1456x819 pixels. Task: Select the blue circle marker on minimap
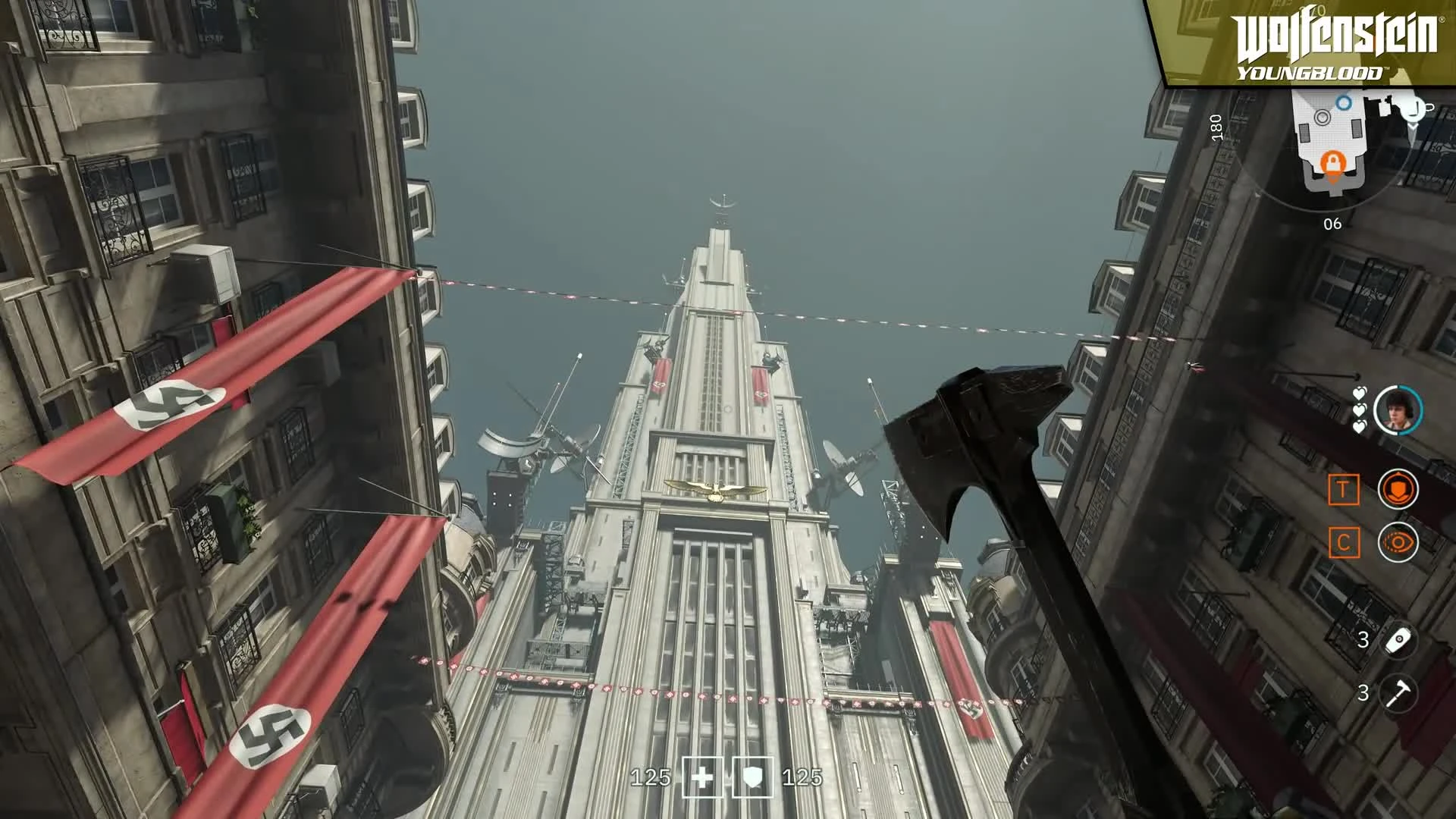[x=1343, y=104]
